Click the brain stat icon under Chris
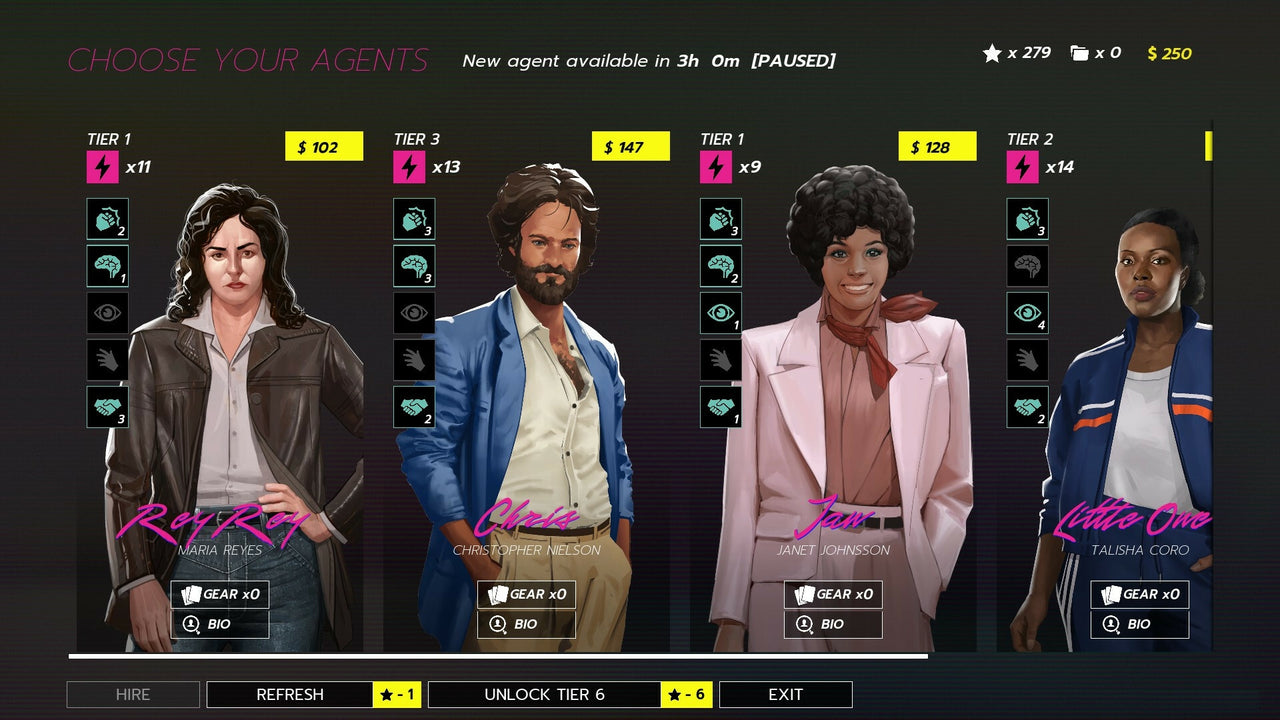 coord(414,266)
